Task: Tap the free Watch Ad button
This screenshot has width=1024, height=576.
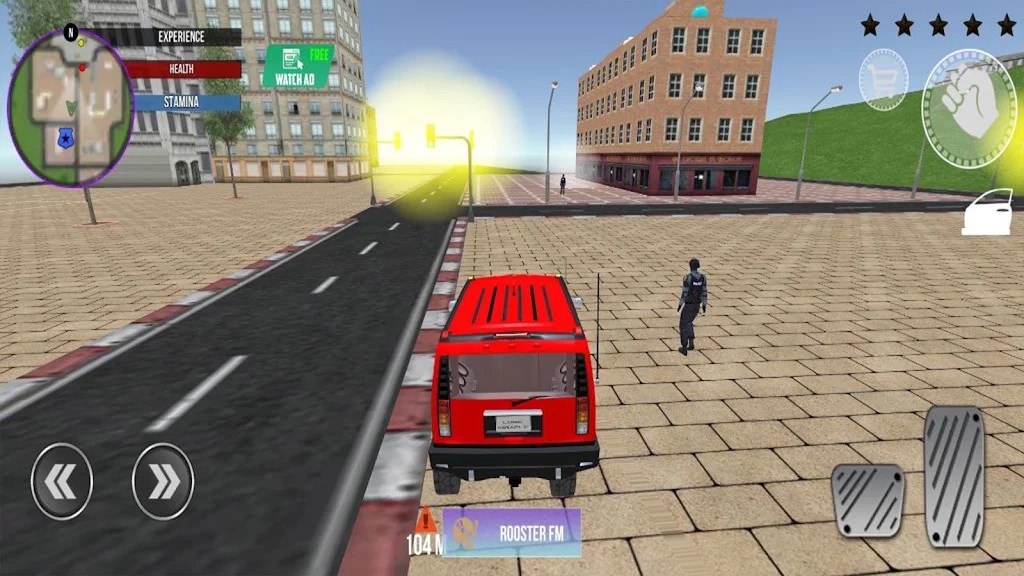Action: pyautogui.click(x=297, y=66)
